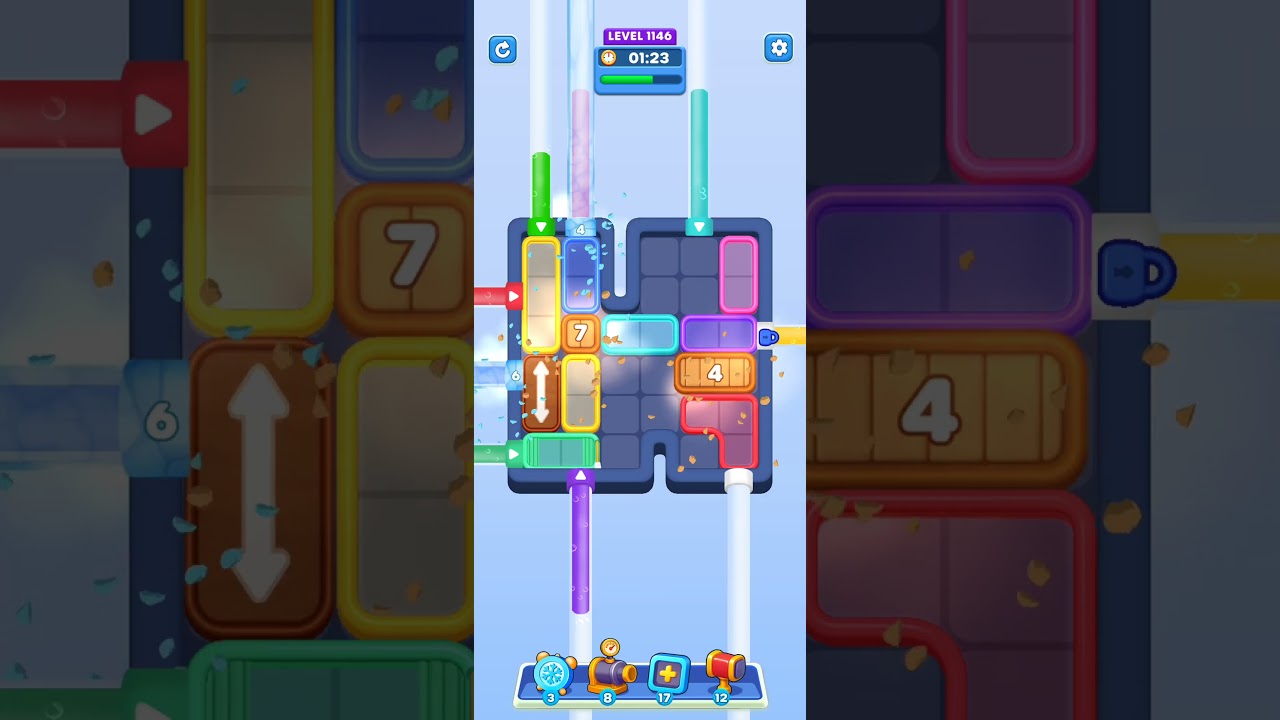
Task: Open the settings gear
Action: pos(779,47)
